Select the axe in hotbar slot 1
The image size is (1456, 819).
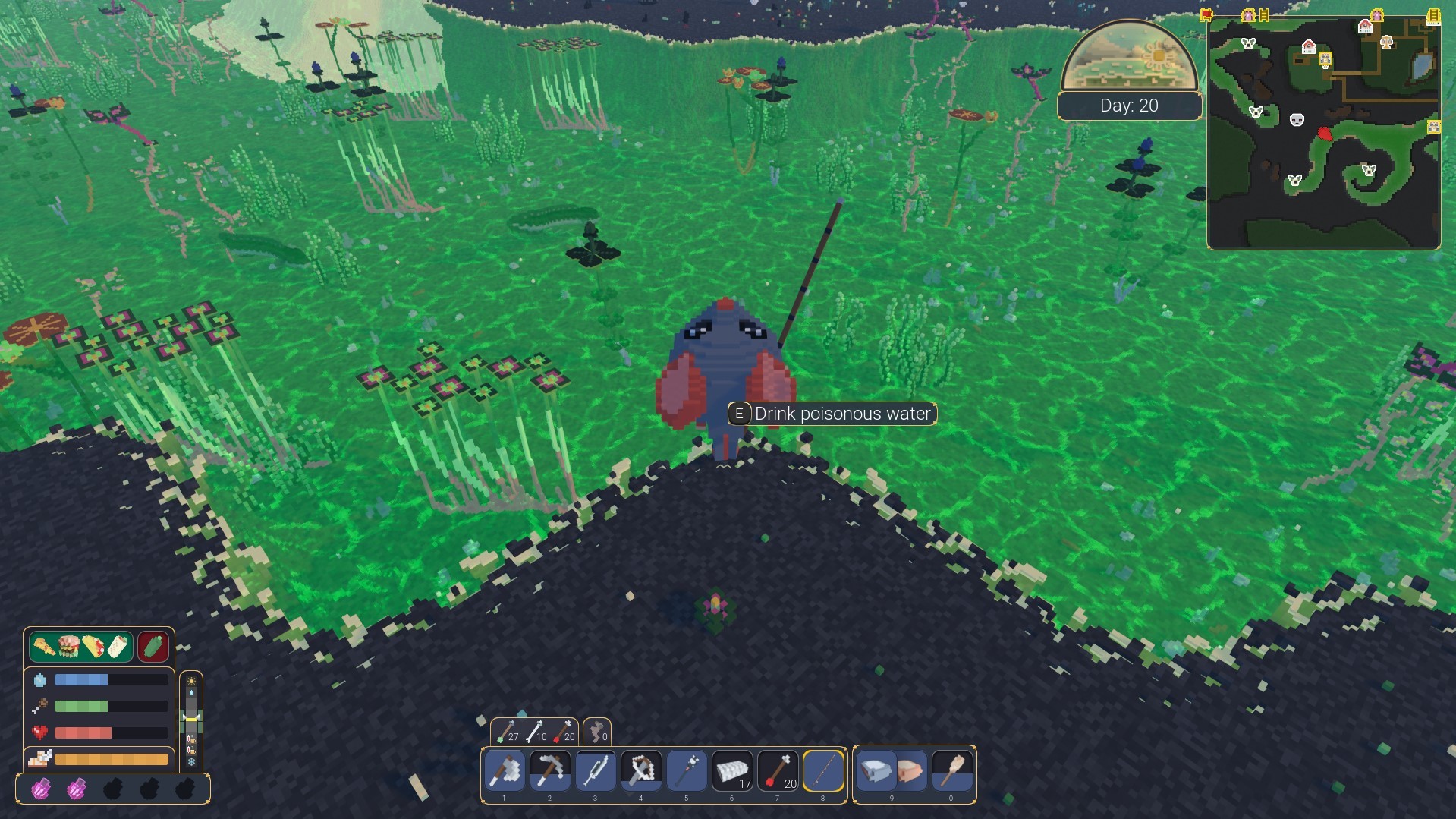pos(505,770)
